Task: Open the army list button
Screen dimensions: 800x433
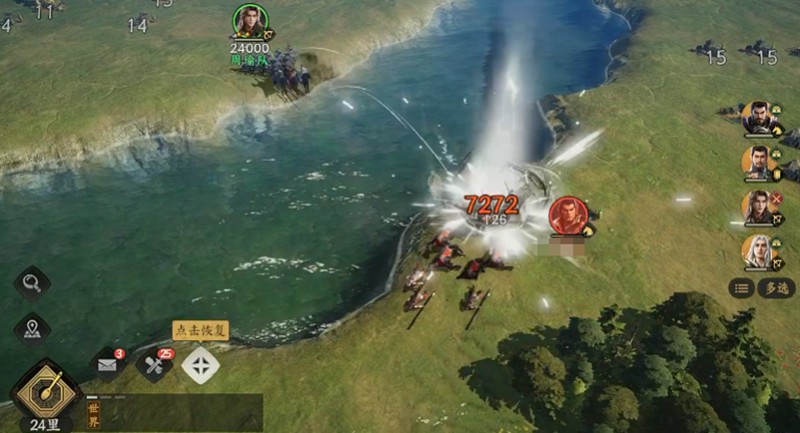Action: [x=741, y=288]
